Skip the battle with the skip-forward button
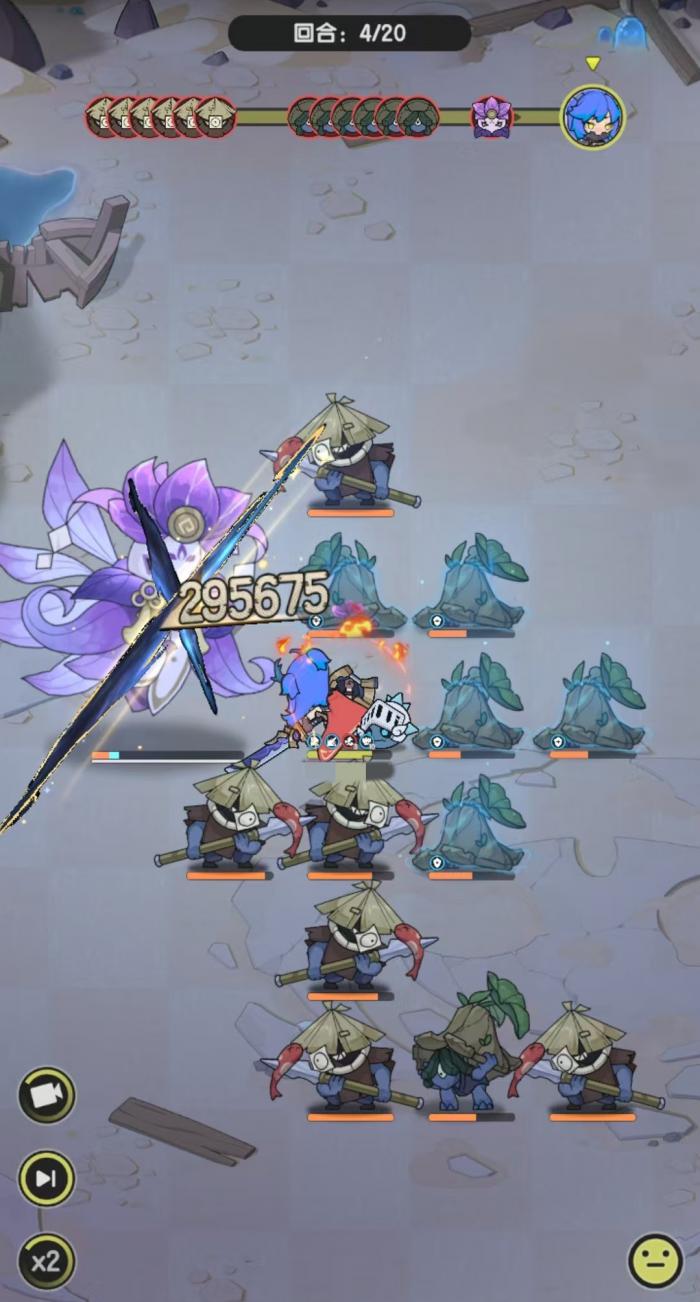Screen dimensions: 700x1302 point(46,1178)
